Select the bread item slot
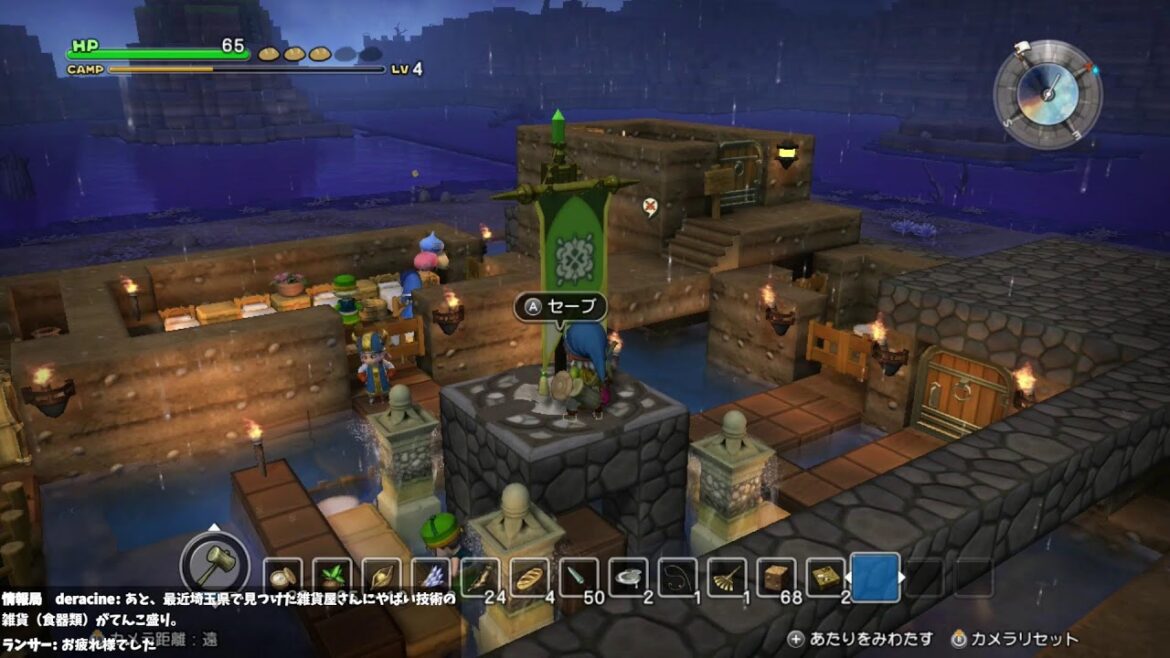Image resolution: width=1170 pixels, height=658 pixels. pos(529,578)
